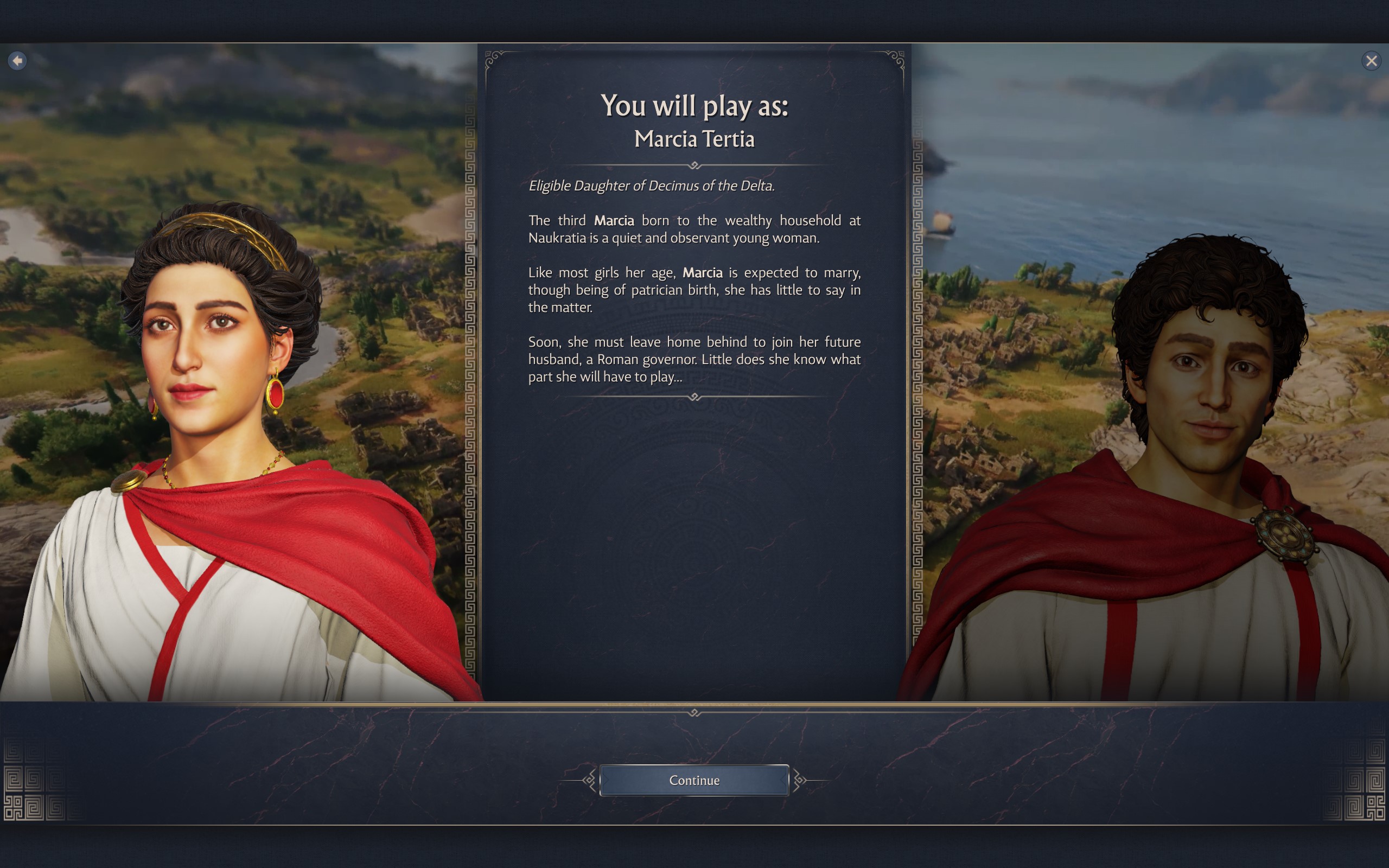Go back with the arrow button
The image size is (1389, 868).
click(17, 60)
